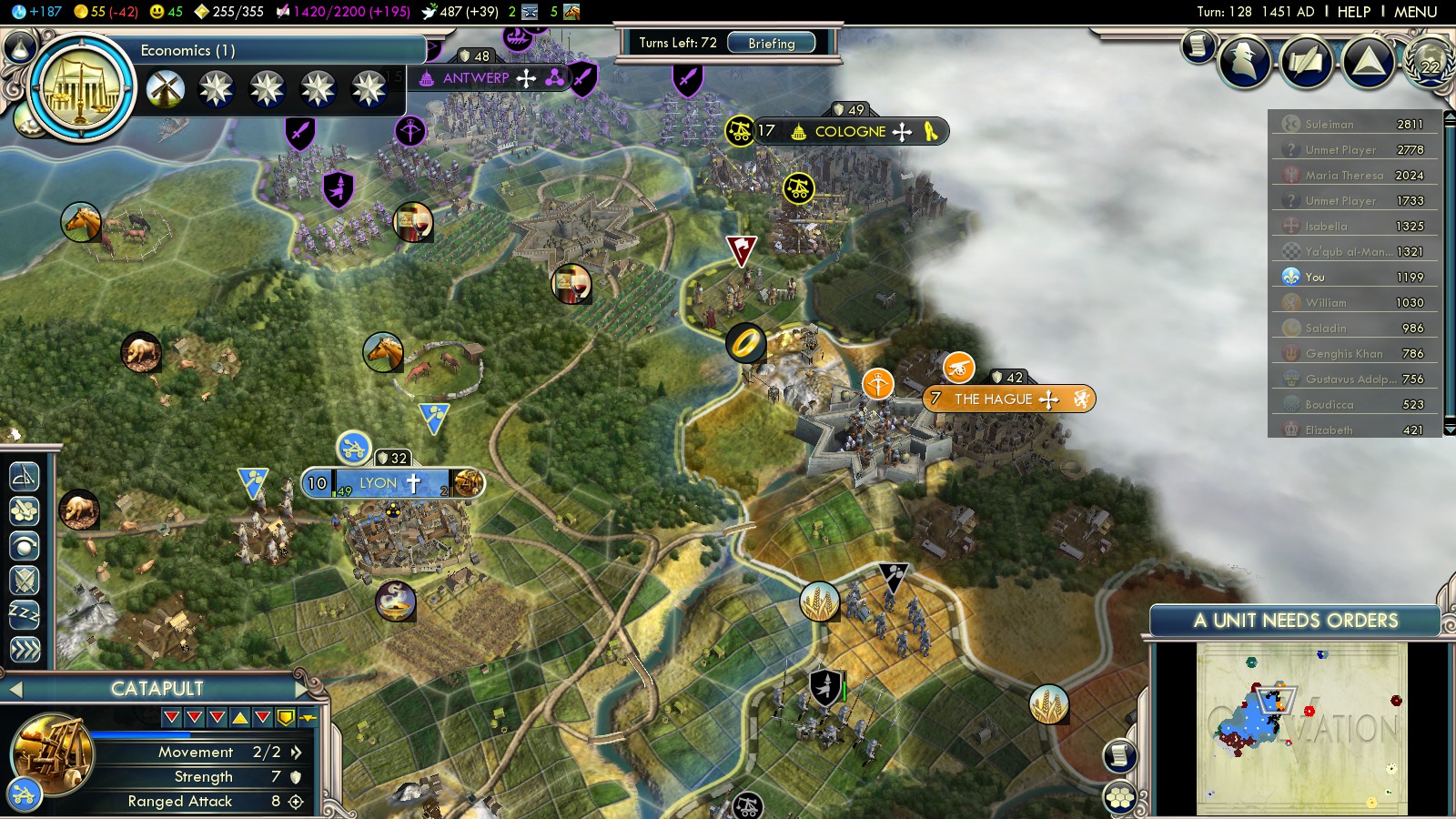The image size is (1456, 819).
Task: Open the Economics research technology panel
Action: (82, 88)
